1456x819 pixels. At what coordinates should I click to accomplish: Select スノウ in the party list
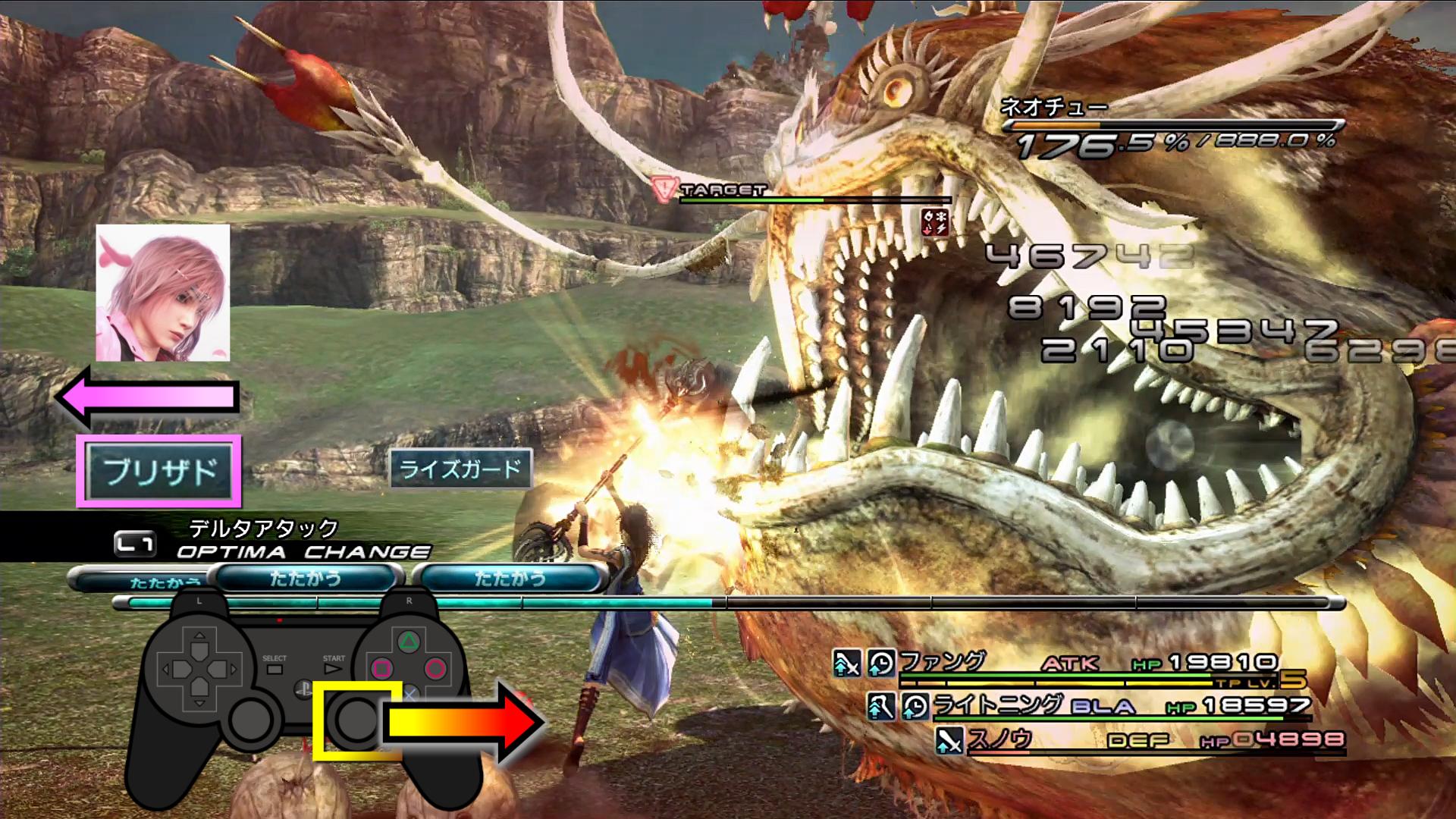pyautogui.click(x=999, y=739)
